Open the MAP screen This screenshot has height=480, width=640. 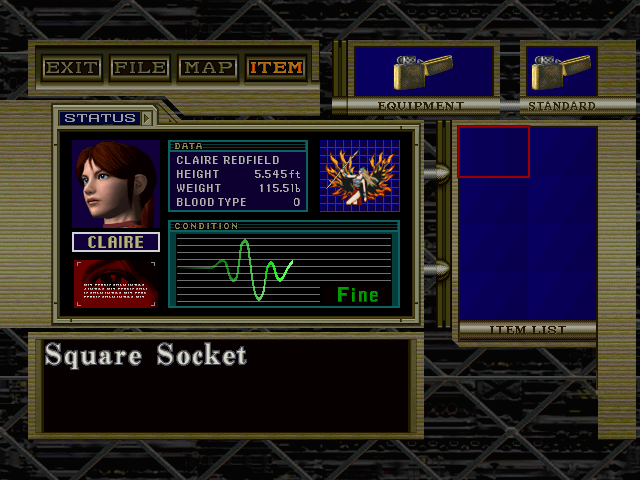[x=208, y=68]
